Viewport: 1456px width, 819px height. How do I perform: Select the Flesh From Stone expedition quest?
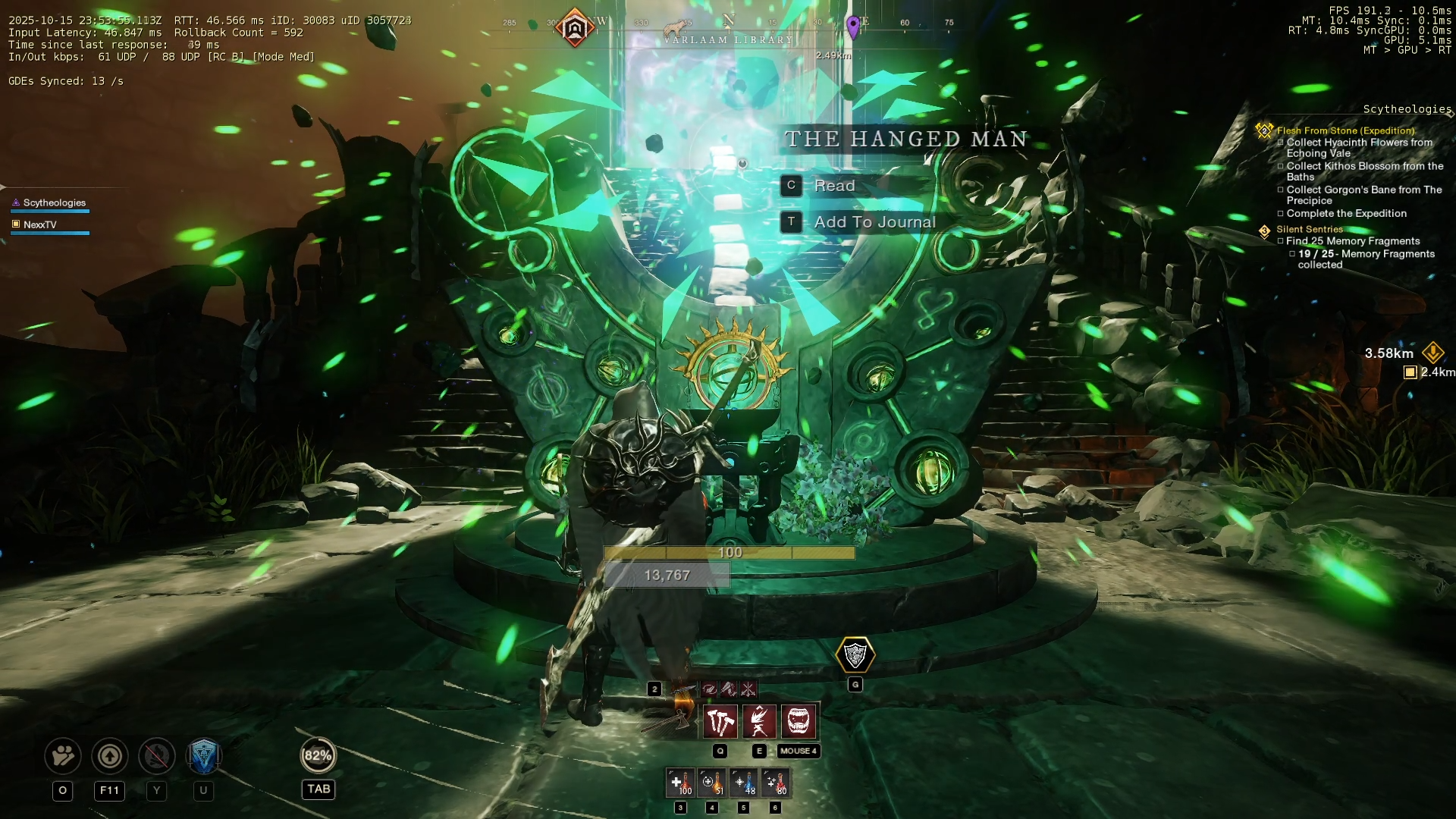coord(1345,130)
